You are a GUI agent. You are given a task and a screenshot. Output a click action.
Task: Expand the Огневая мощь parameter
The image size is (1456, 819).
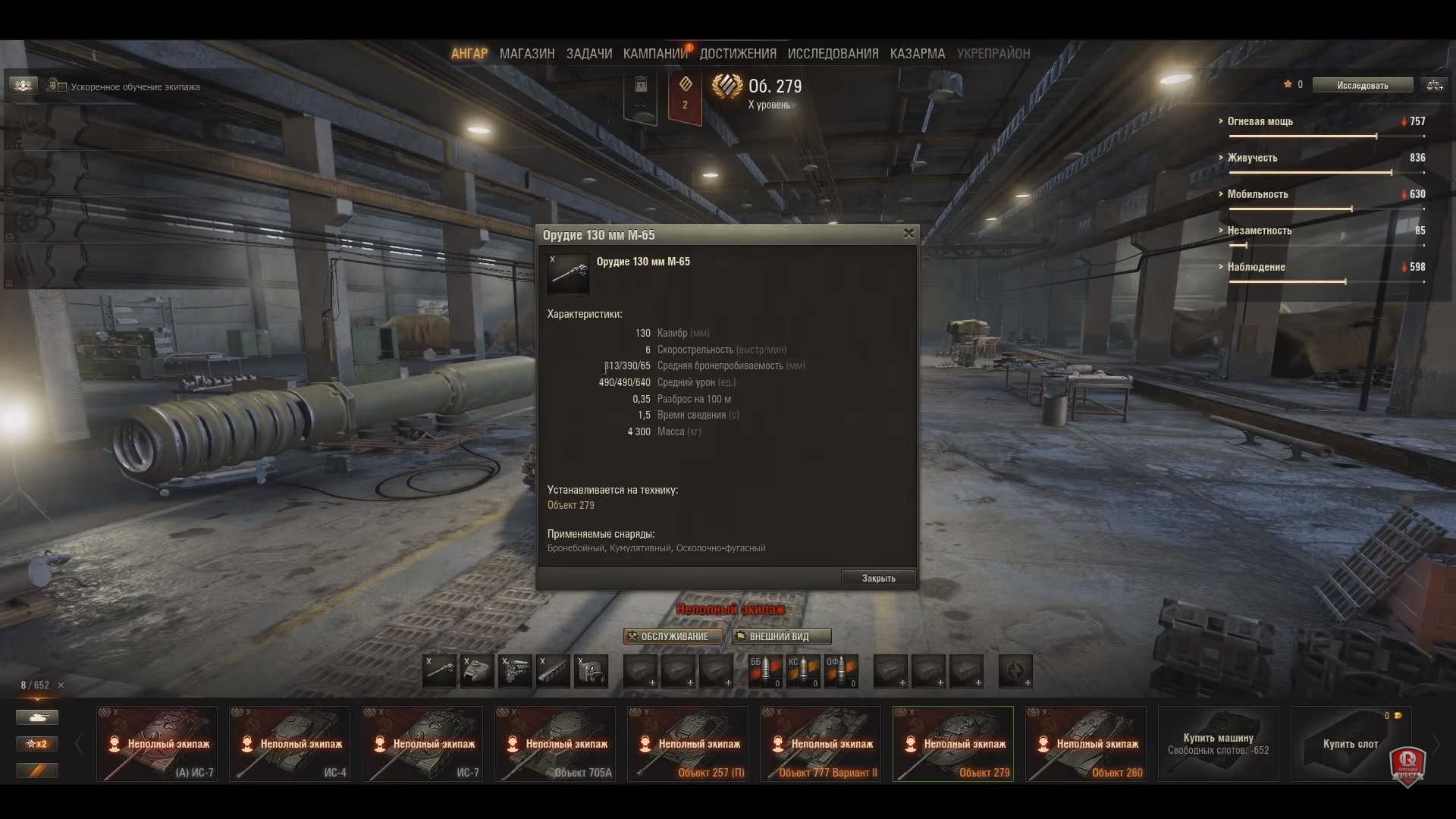pos(1260,121)
